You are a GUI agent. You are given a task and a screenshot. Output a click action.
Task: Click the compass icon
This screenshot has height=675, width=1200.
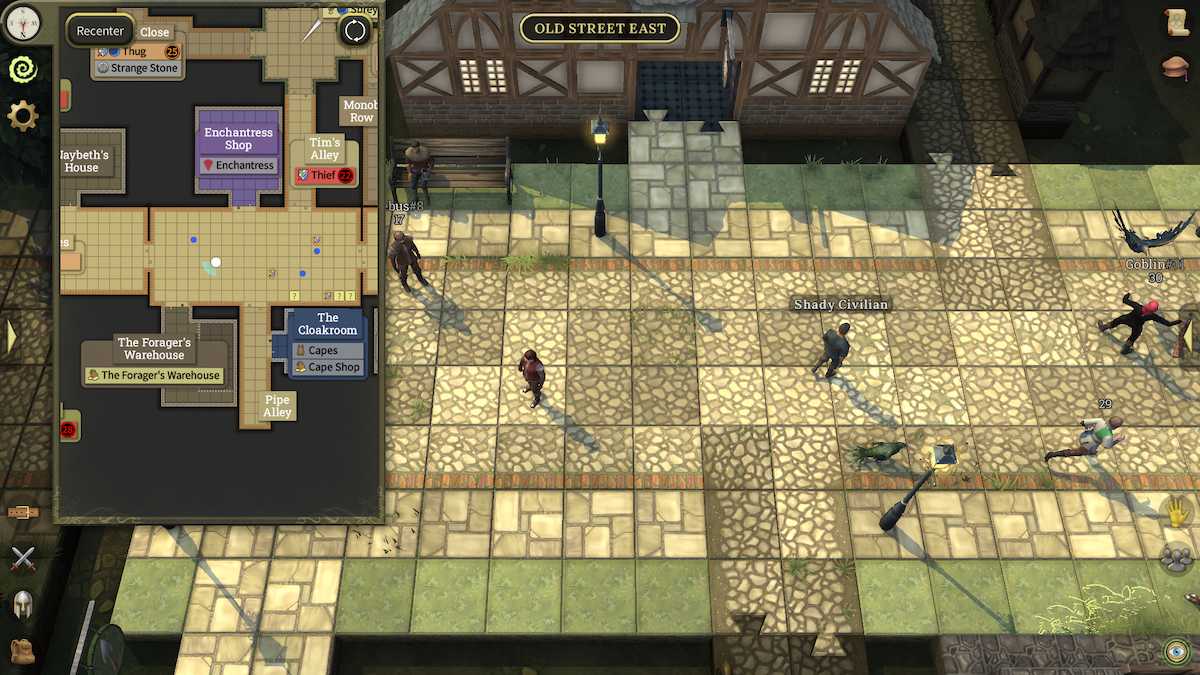22,19
